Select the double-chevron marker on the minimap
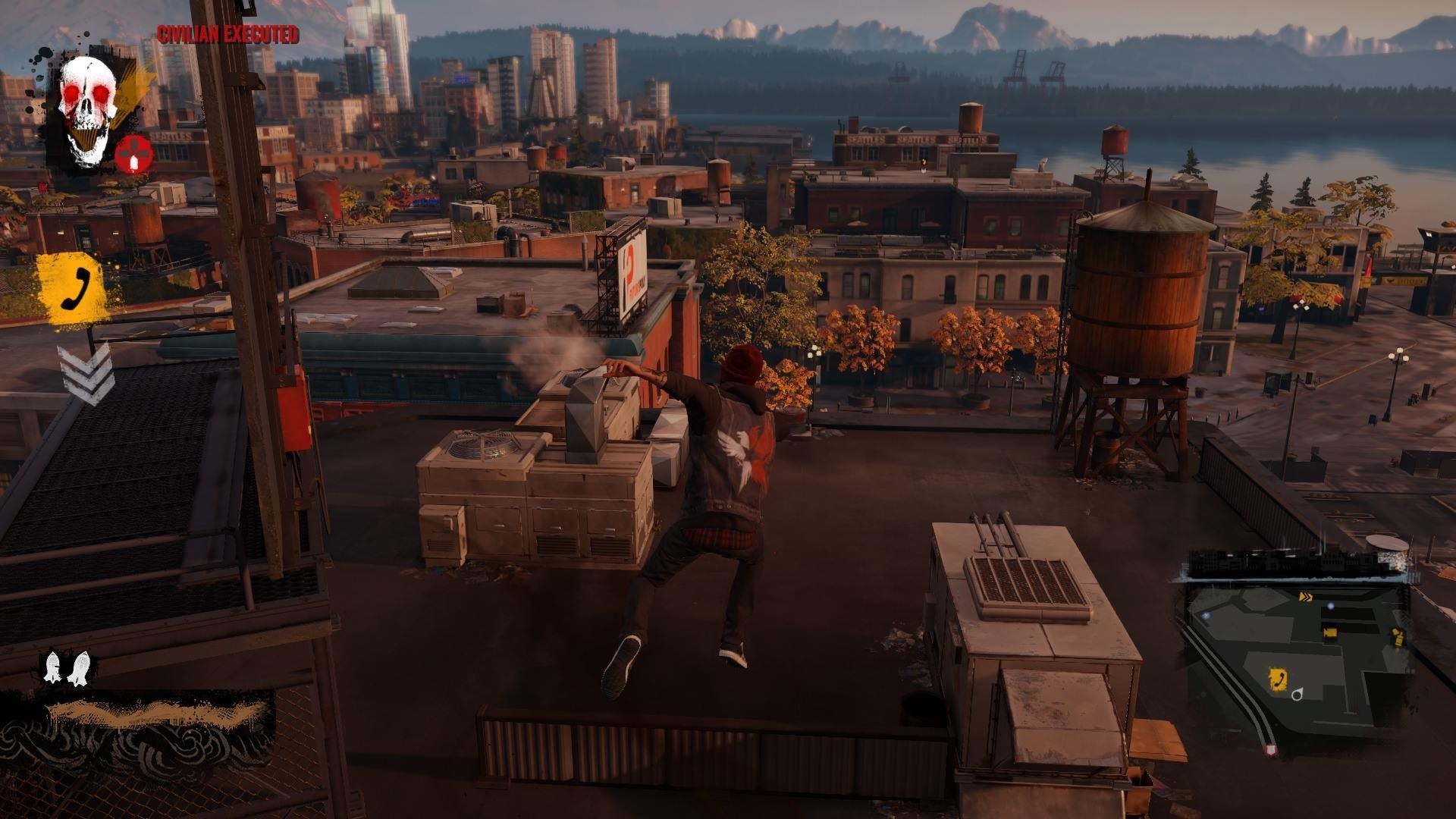Image resolution: width=1456 pixels, height=819 pixels. point(1306,596)
